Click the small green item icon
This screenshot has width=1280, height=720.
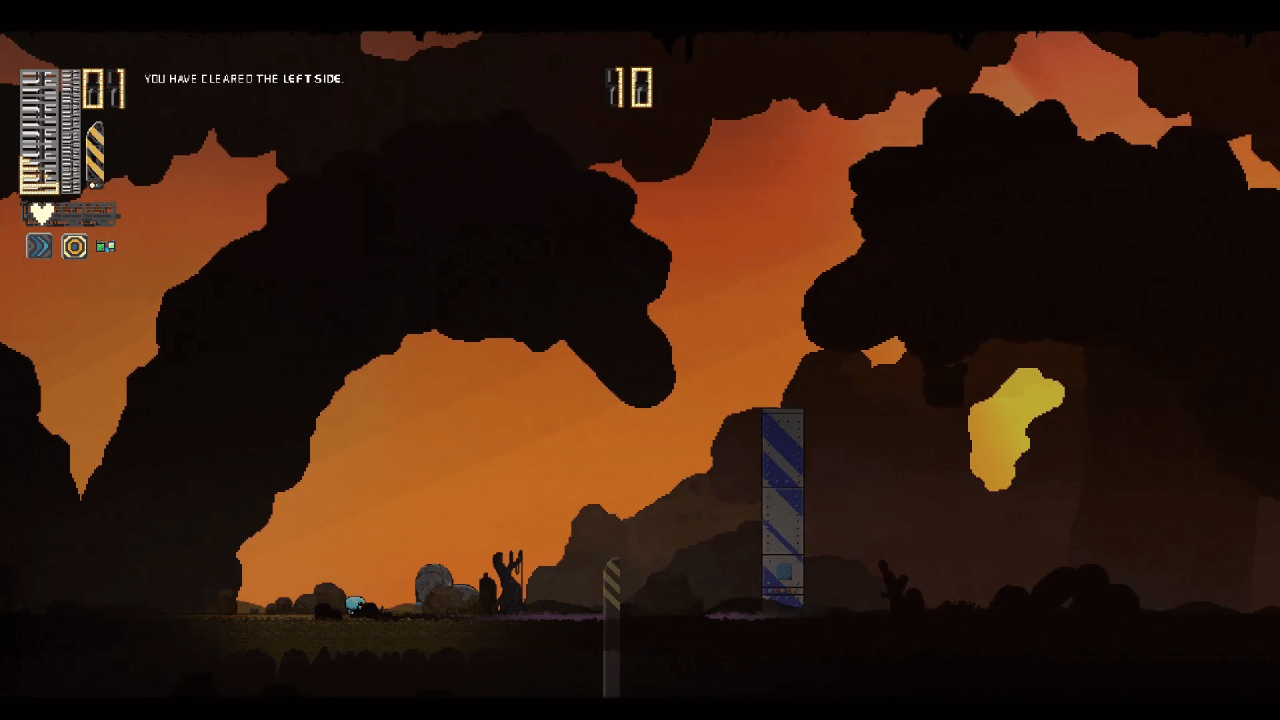tap(105, 246)
